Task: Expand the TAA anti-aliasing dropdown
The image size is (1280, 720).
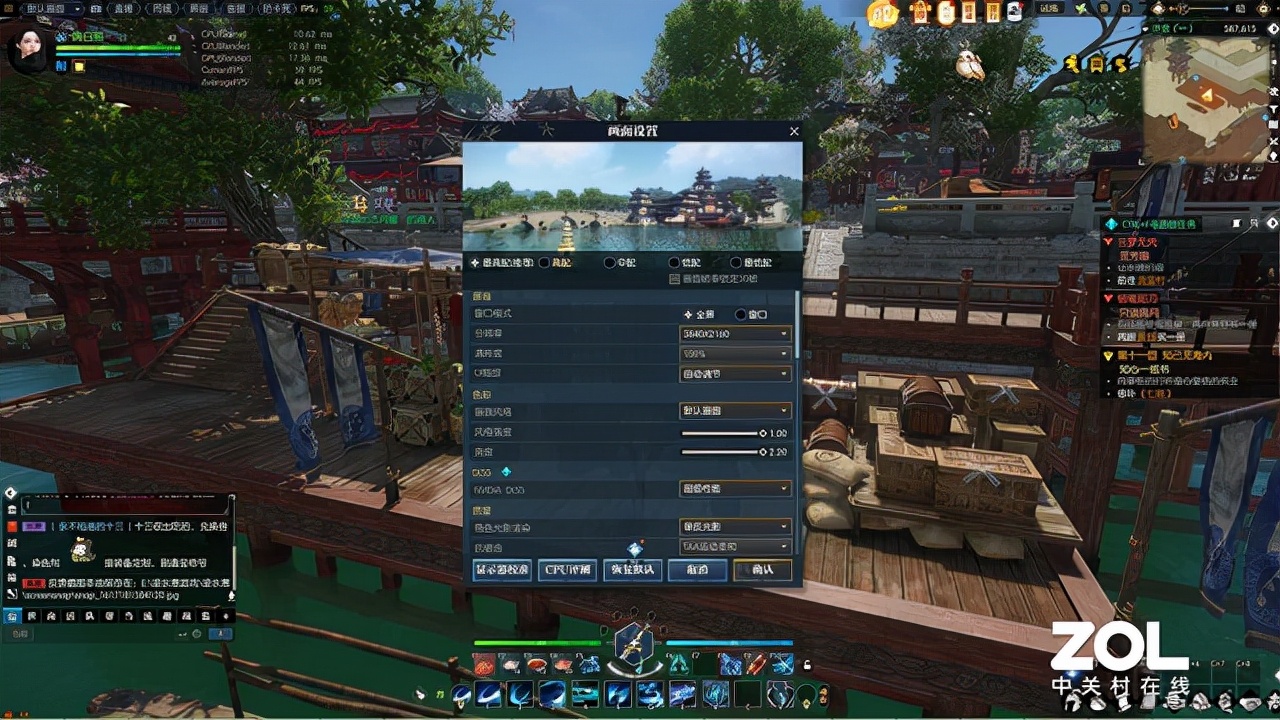Action: pyautogui.click(x=735, y=545)
